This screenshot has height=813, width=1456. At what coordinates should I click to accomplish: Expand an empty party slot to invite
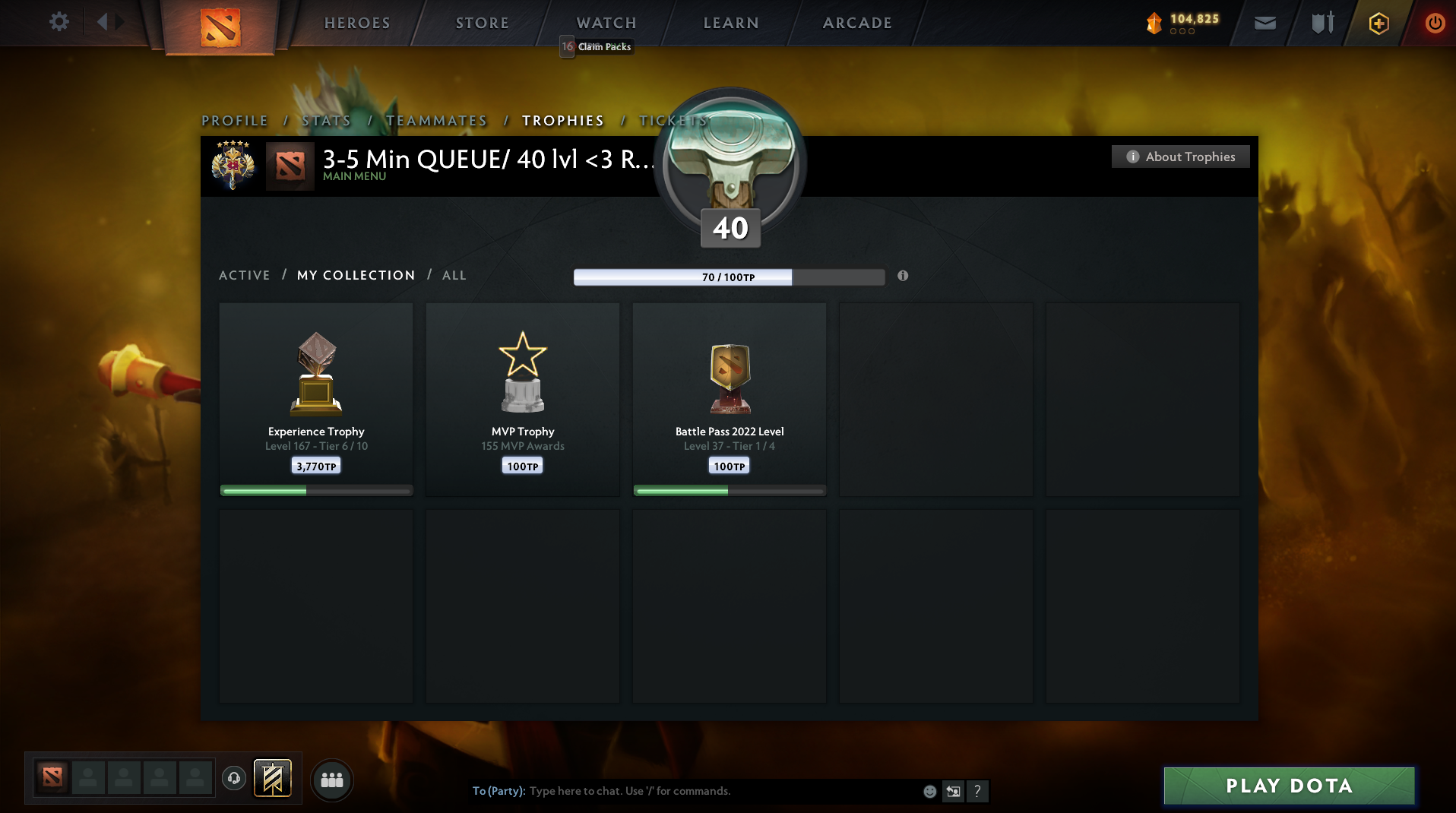point(87,778)
